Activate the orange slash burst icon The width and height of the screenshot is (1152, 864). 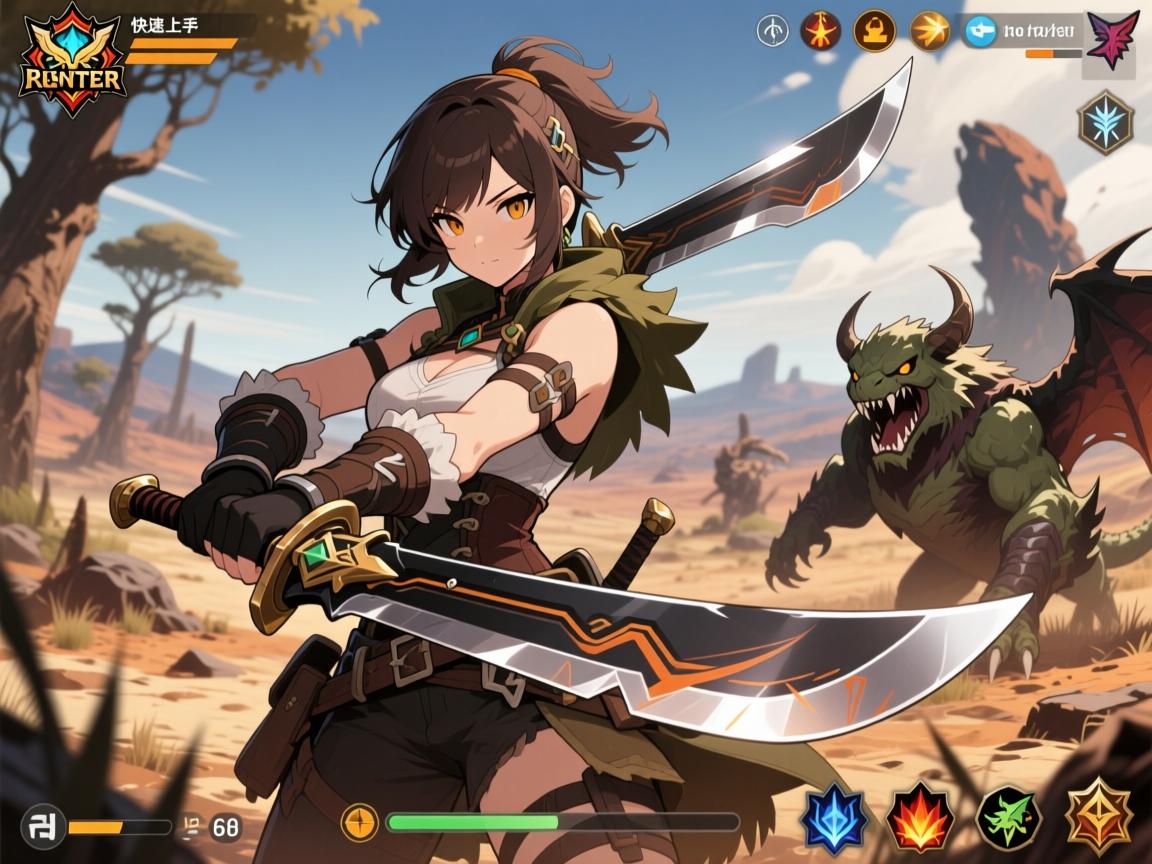(930, 31)
